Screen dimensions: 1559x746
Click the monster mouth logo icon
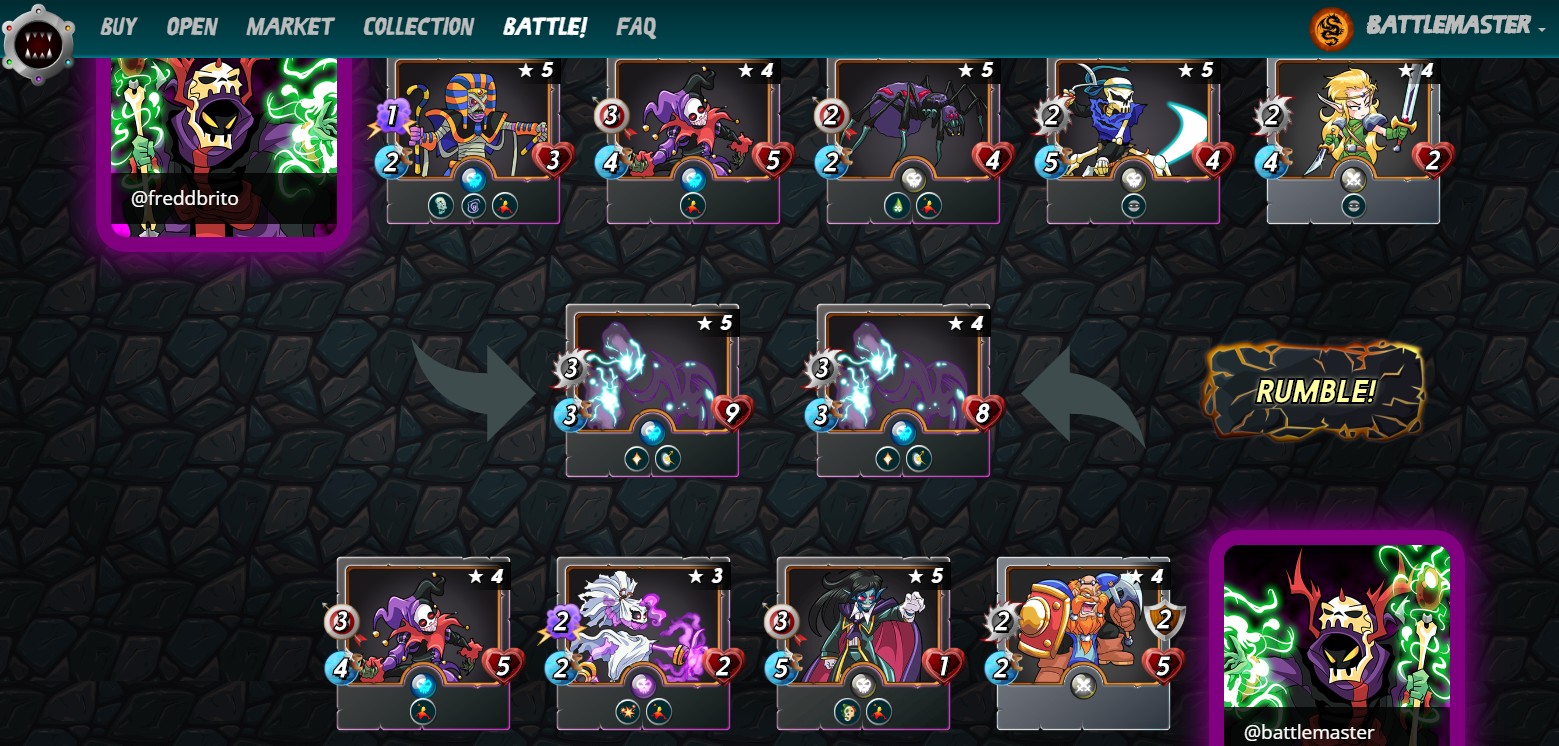(38, 45)
